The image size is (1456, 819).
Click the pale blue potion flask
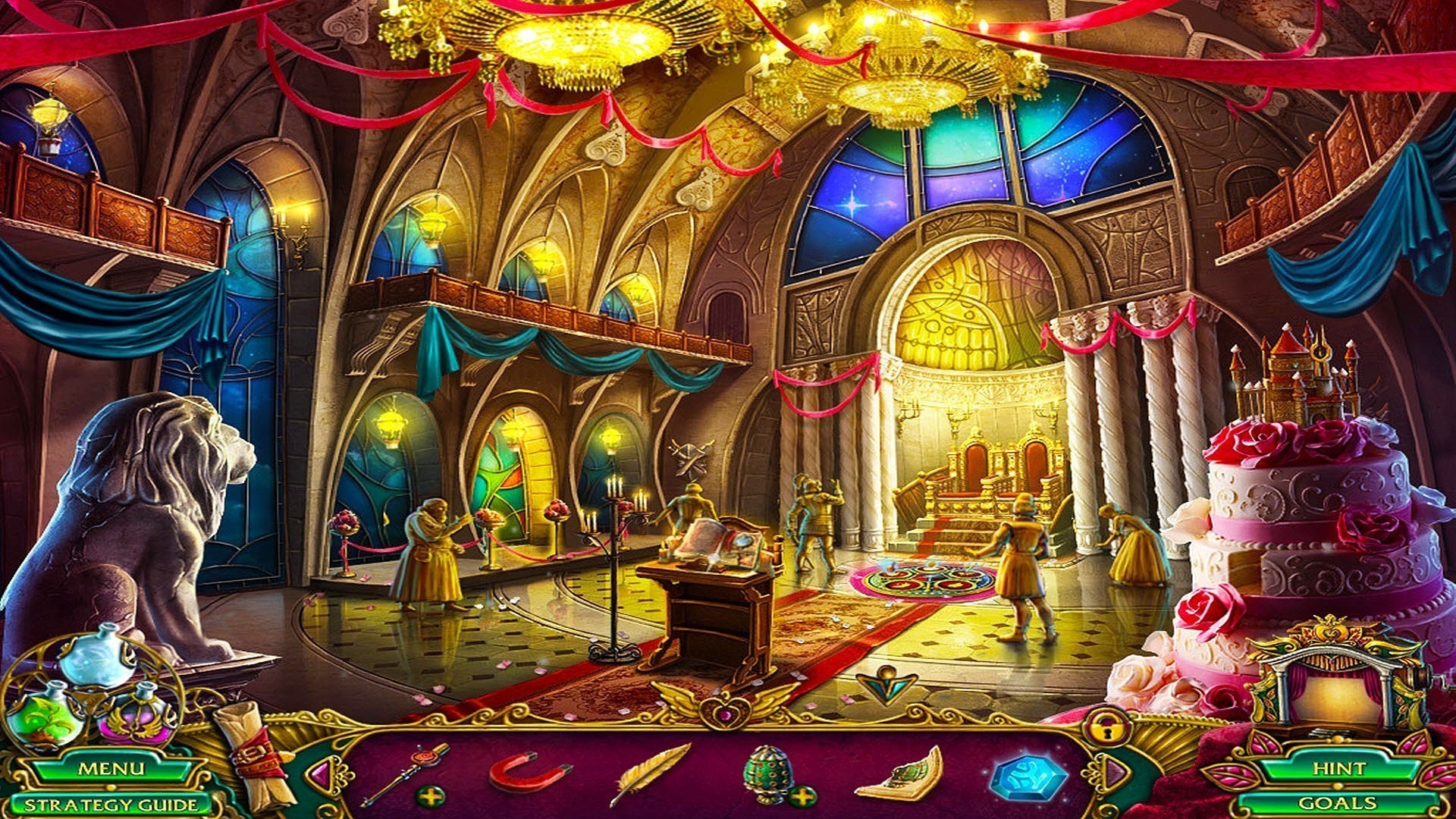(x=99, y=658)
